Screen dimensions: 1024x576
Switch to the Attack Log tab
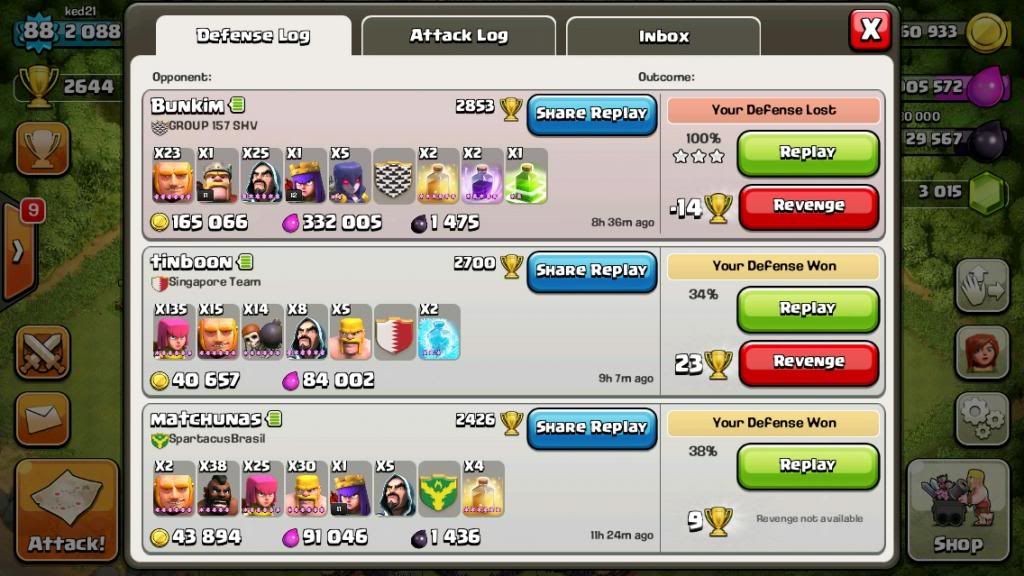[458, 36]
